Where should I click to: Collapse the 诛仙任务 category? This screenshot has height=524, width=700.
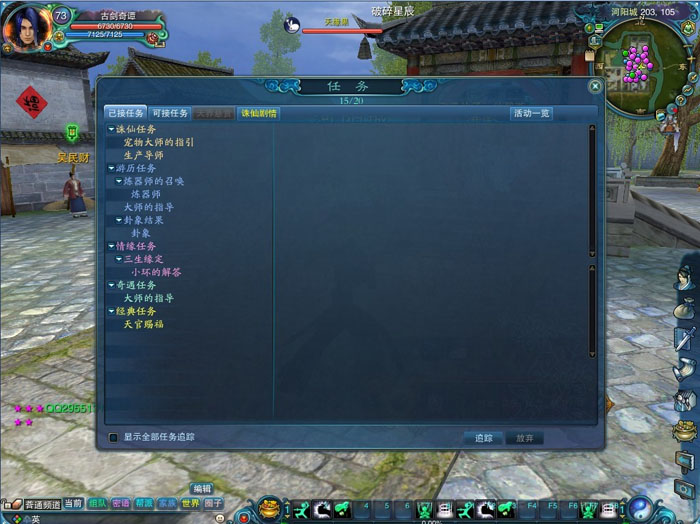[x=111, y=129]
